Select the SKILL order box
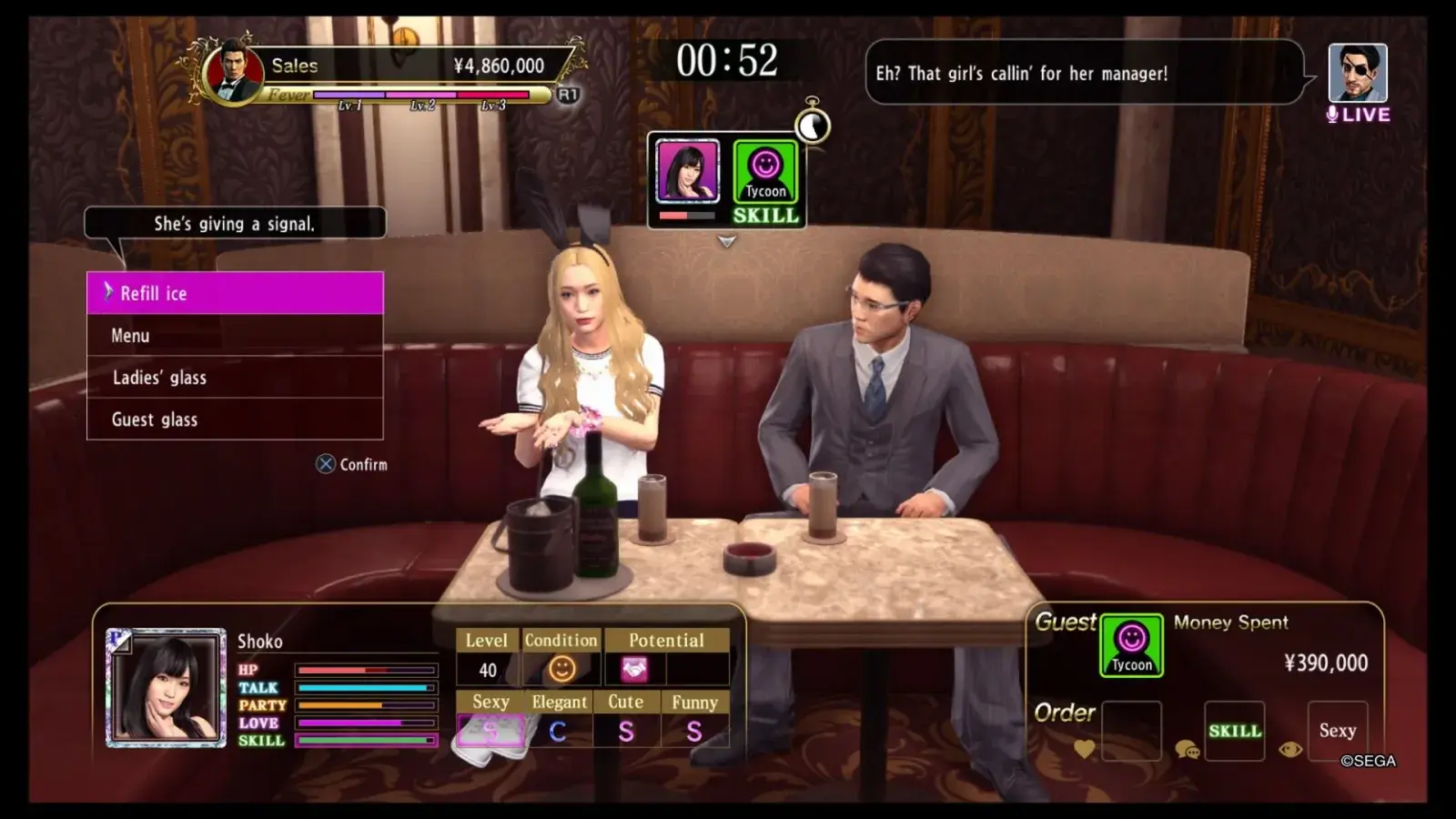This screenshot has width=1456, height=819. (x=1234, y=731)
